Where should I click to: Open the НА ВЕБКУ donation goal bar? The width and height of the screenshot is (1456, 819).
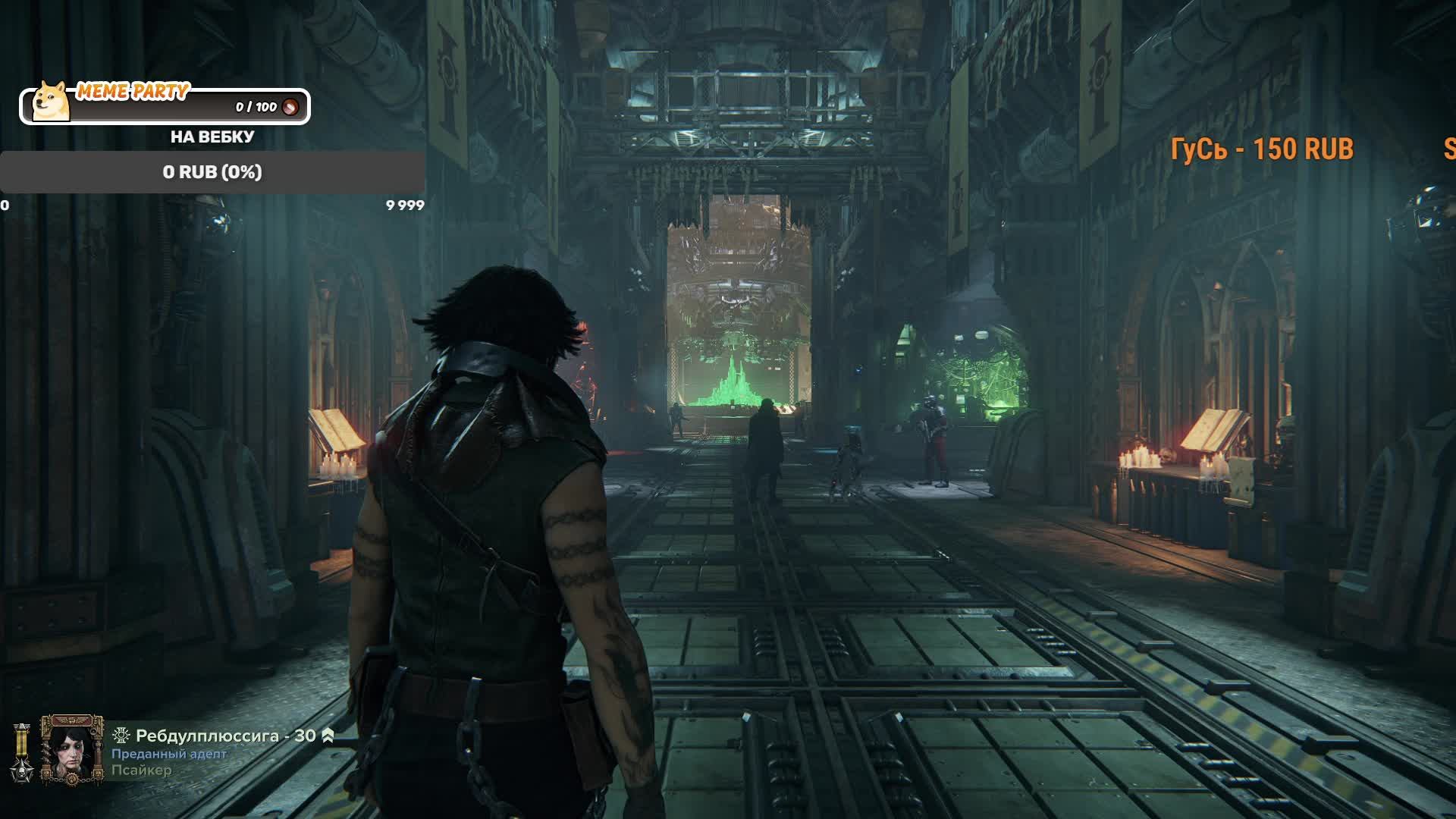point(212,172)
